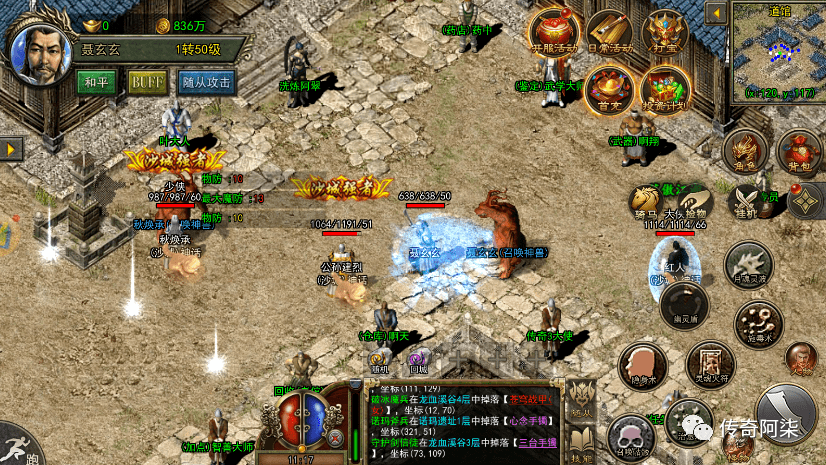Image resolution: width=826 pixels, height=465 pixels.
Task: Cast the 月魂灵波 skill
Action: point(746,263)
